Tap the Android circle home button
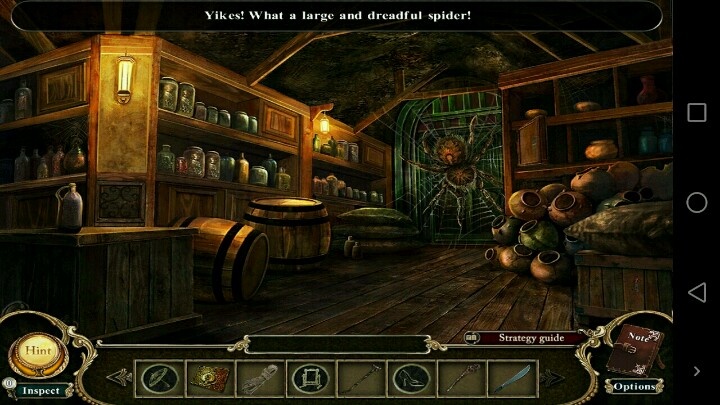Screen dimensions: 720x405 point(696,203)
